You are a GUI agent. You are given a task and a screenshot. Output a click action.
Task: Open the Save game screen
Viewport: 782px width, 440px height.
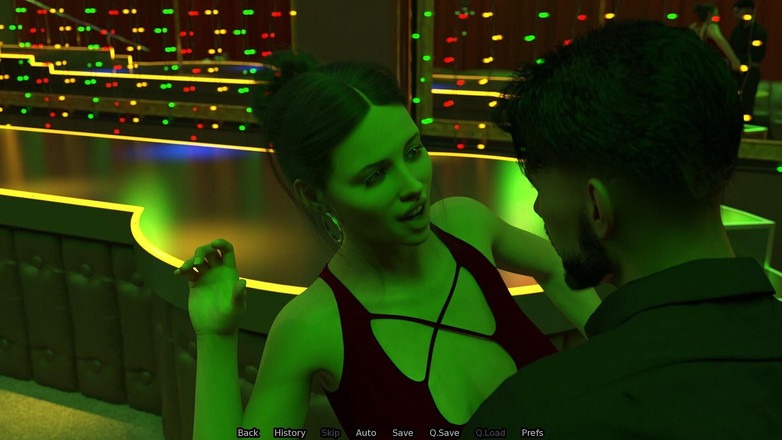(x=403, y=433)
